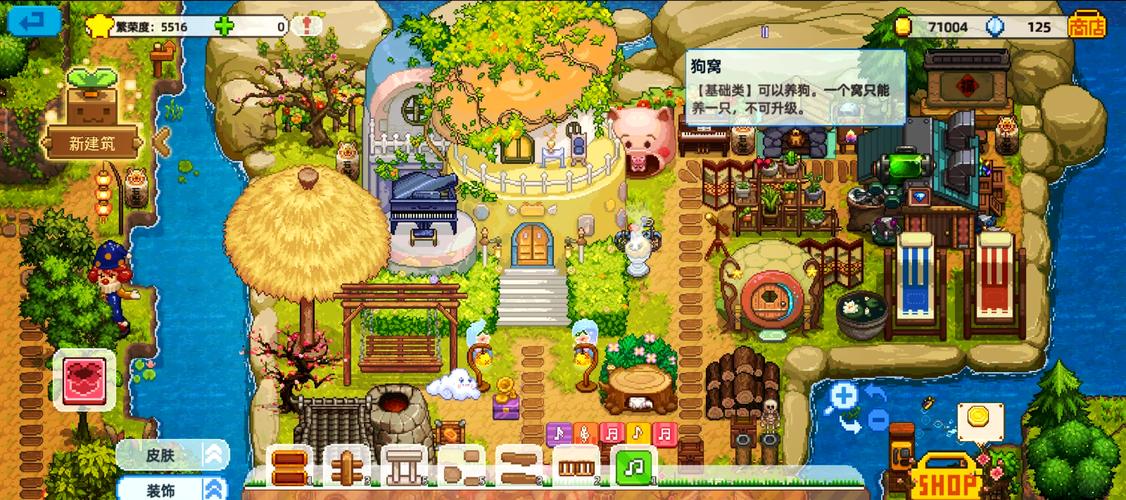Zoom out with the blue minus button
The width and height of the screenshot is (1126, 500).
pyautogui.click(x=877, y=420)
